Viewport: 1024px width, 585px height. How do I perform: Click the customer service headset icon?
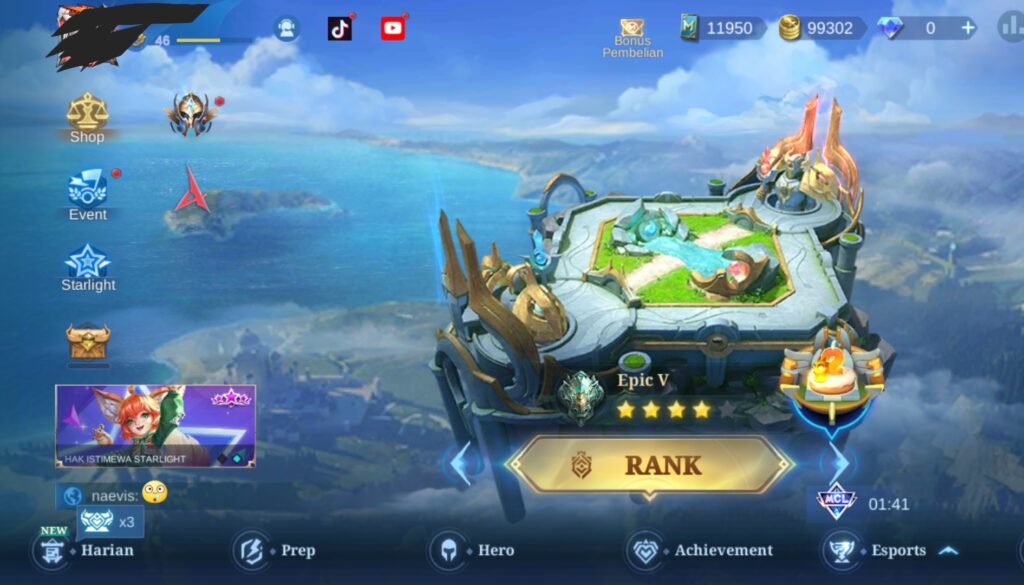click(x=287, y=28)
